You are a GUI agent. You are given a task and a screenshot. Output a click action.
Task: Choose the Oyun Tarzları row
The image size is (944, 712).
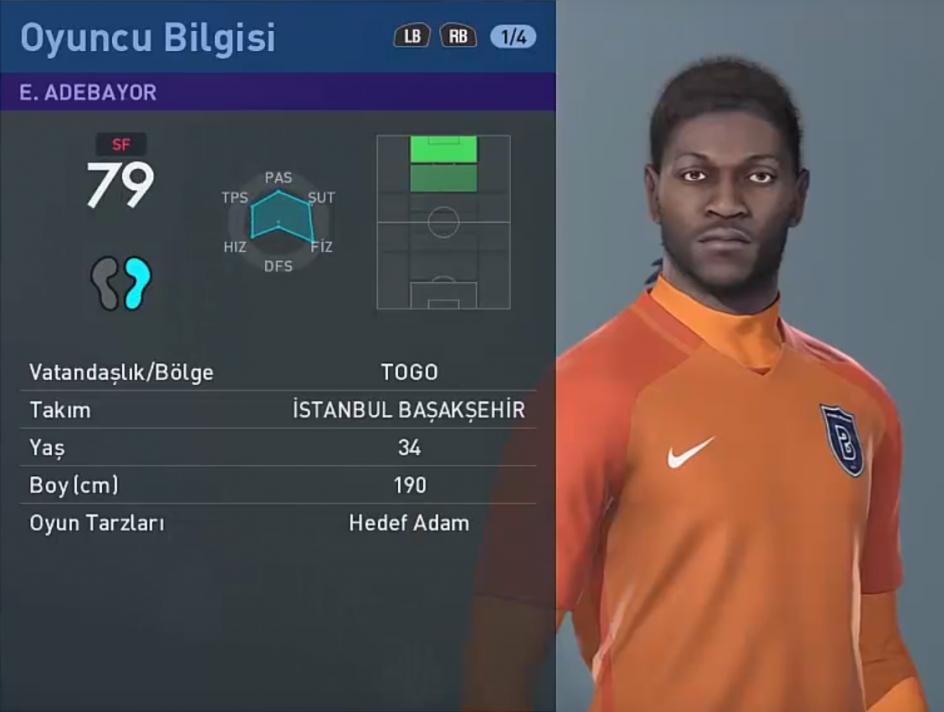tap(278, 523)
